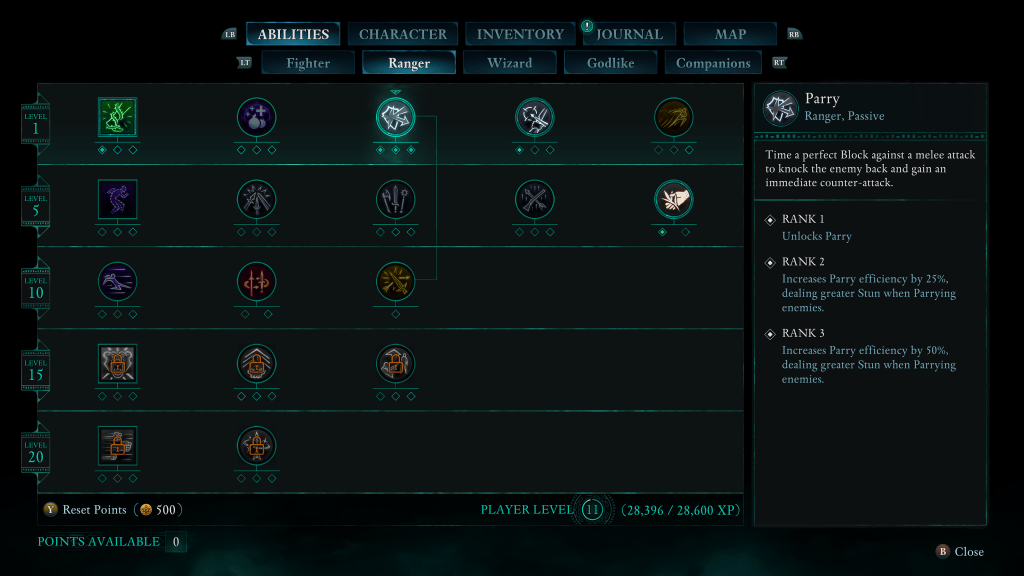
Task: Choose the green tangled vines ability
Action: 117,117
